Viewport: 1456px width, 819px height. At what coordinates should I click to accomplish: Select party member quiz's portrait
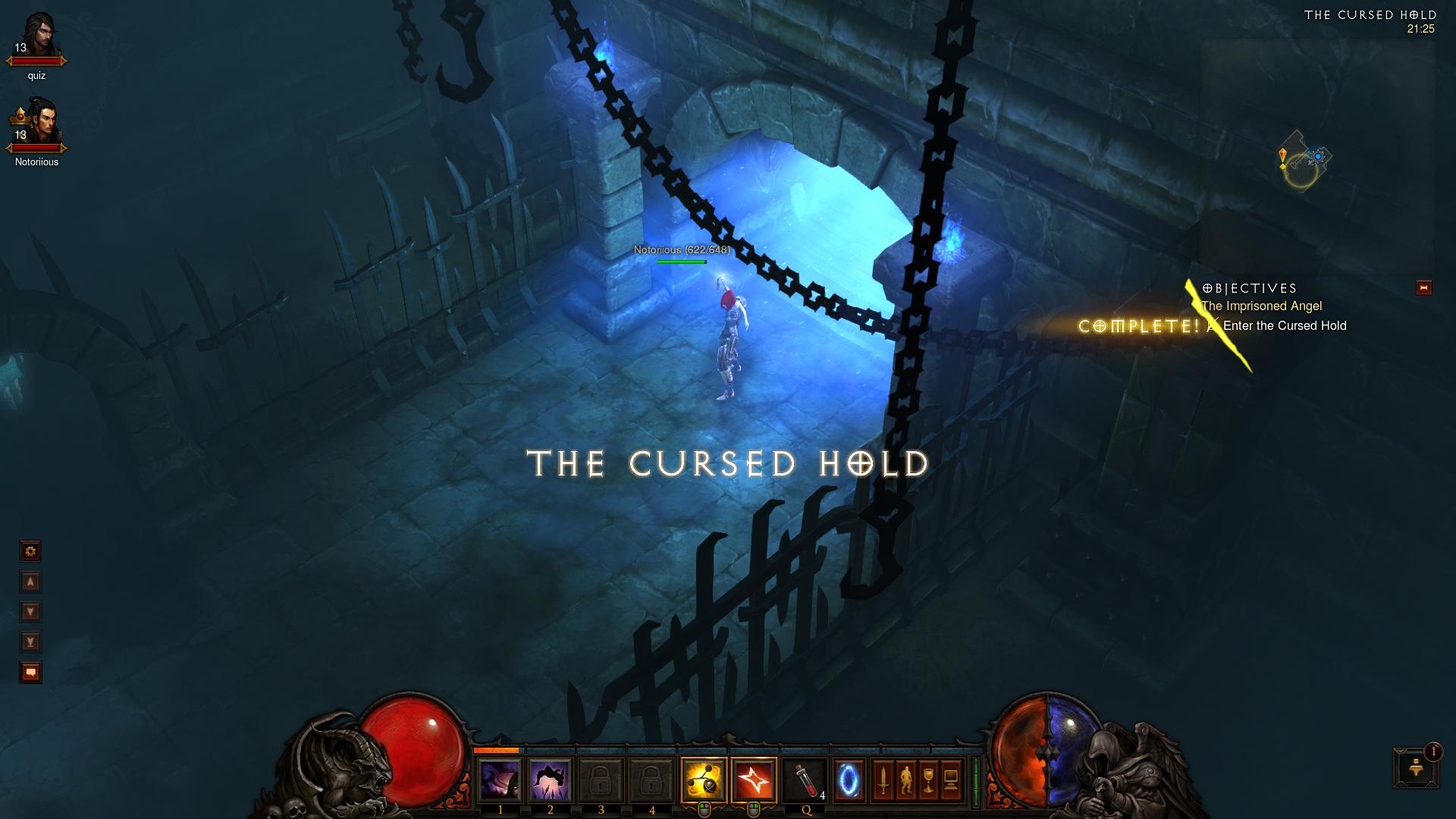pos(36,36)
